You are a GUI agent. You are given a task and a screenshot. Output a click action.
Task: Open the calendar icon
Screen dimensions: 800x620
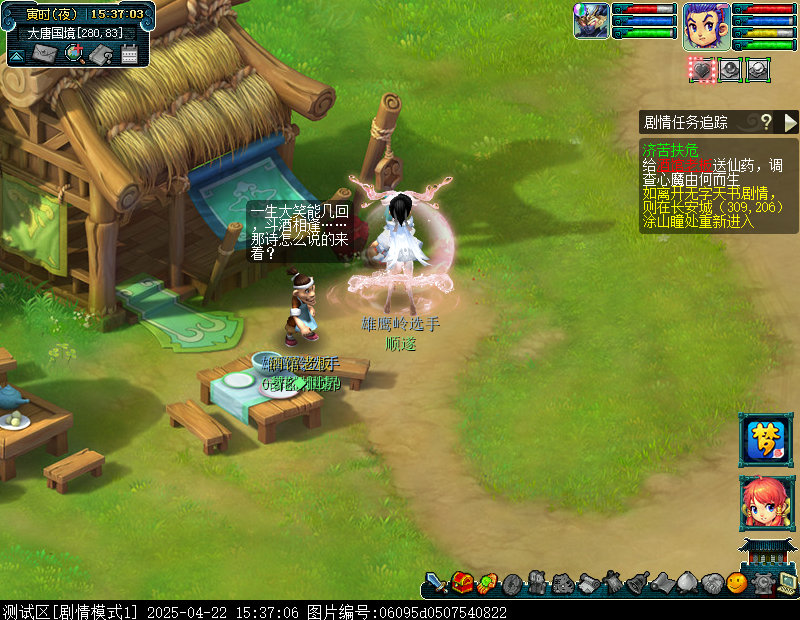click(x=129, y=53)
